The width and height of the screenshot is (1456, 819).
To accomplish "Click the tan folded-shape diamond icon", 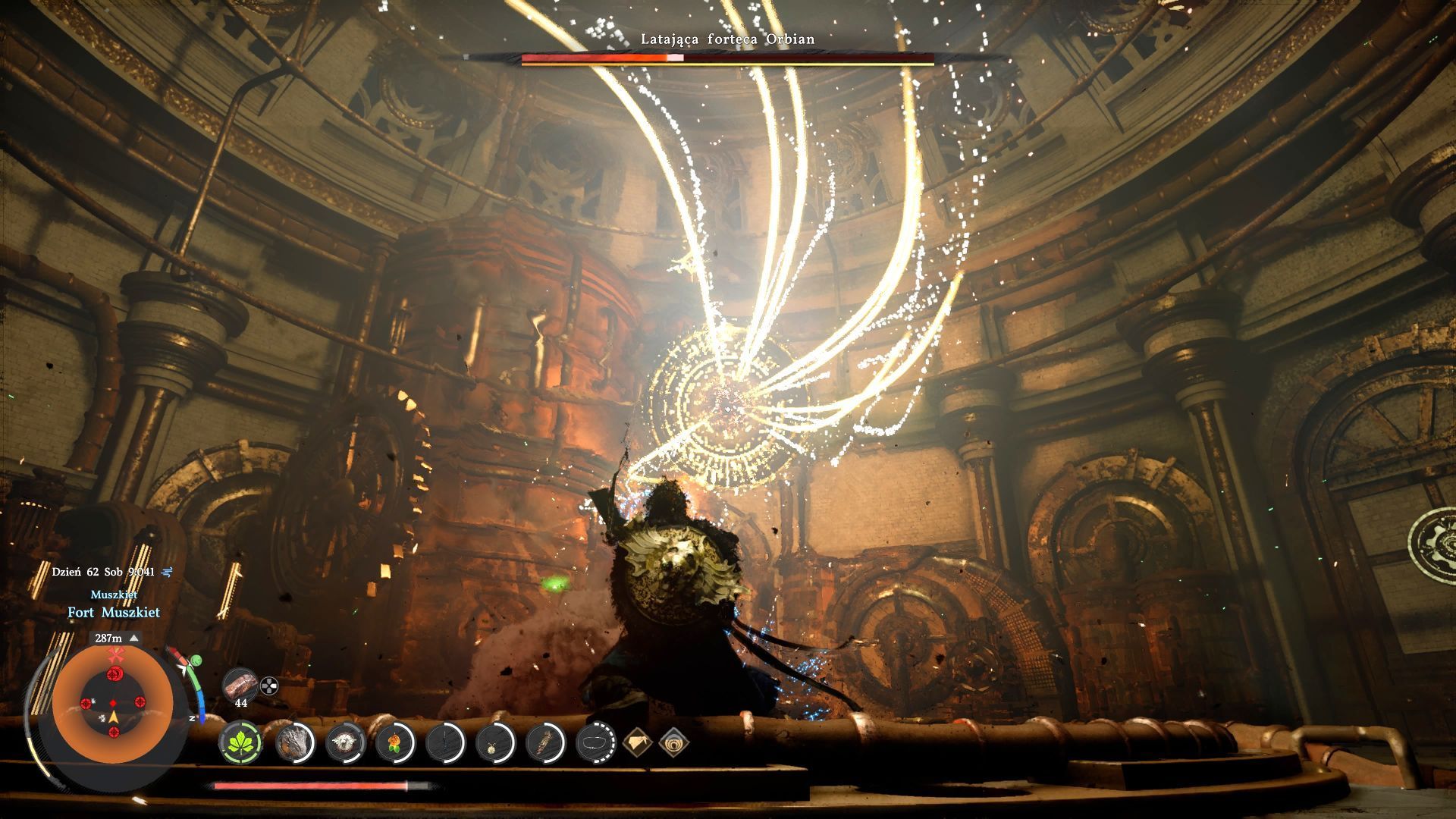I will tap(637, 742).
